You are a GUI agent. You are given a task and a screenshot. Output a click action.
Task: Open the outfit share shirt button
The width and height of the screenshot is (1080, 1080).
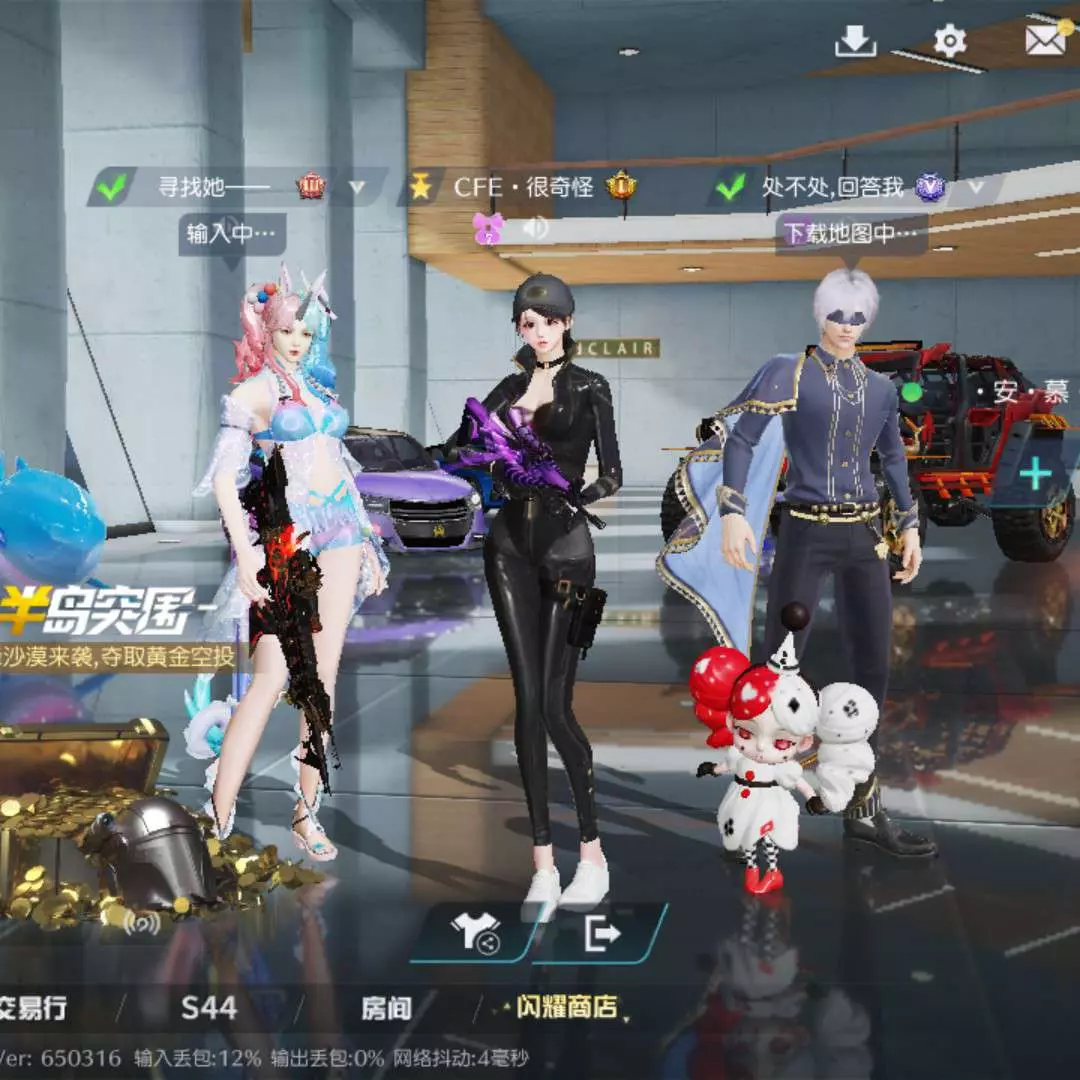click(474, 934)
